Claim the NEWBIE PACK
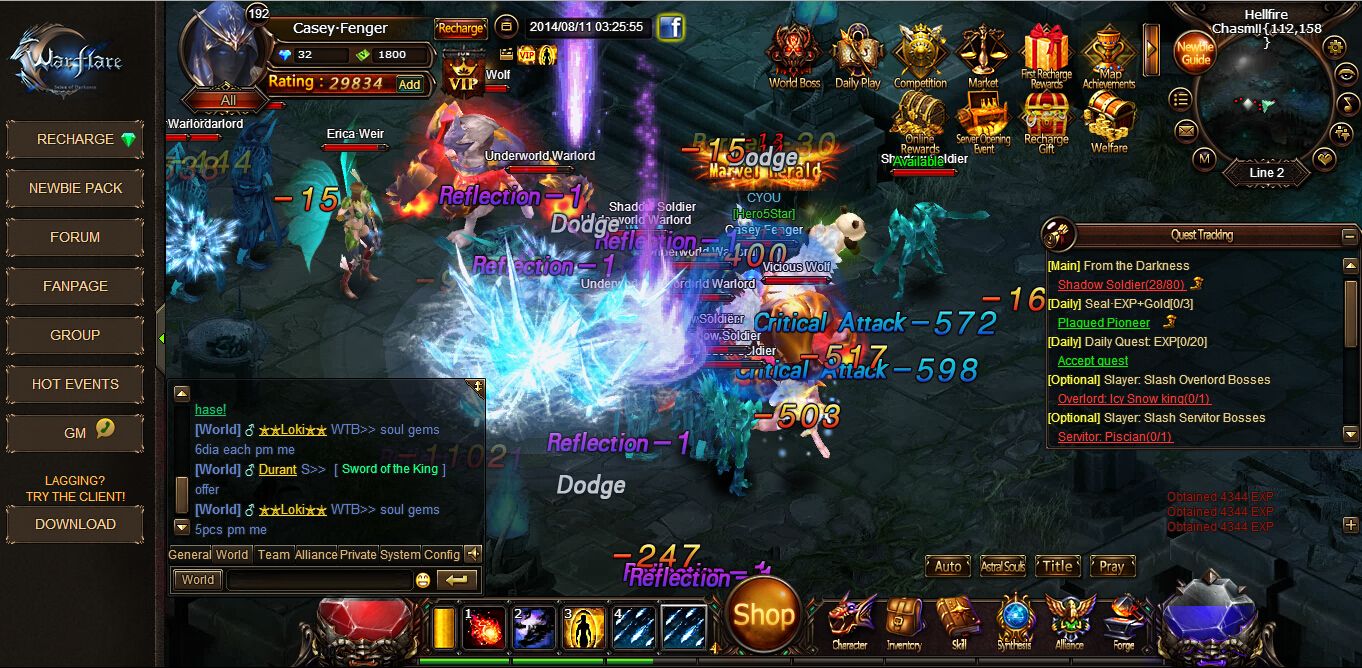 coord(75,188)
